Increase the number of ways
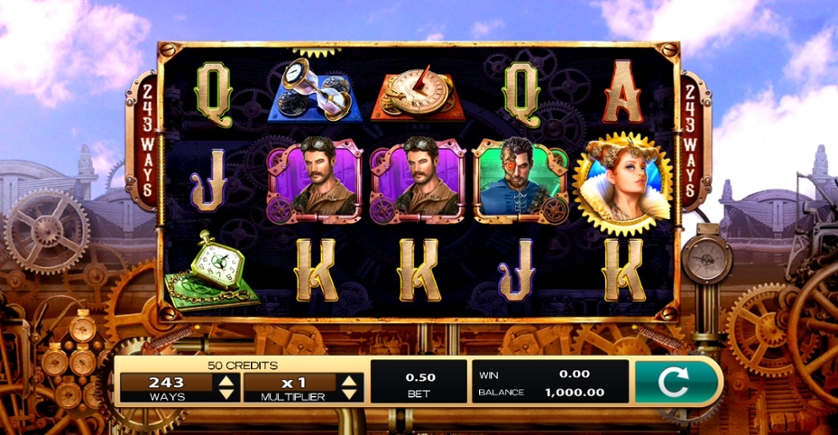Image resolution: width=838 pixels, height=435 pixels. 226,379
